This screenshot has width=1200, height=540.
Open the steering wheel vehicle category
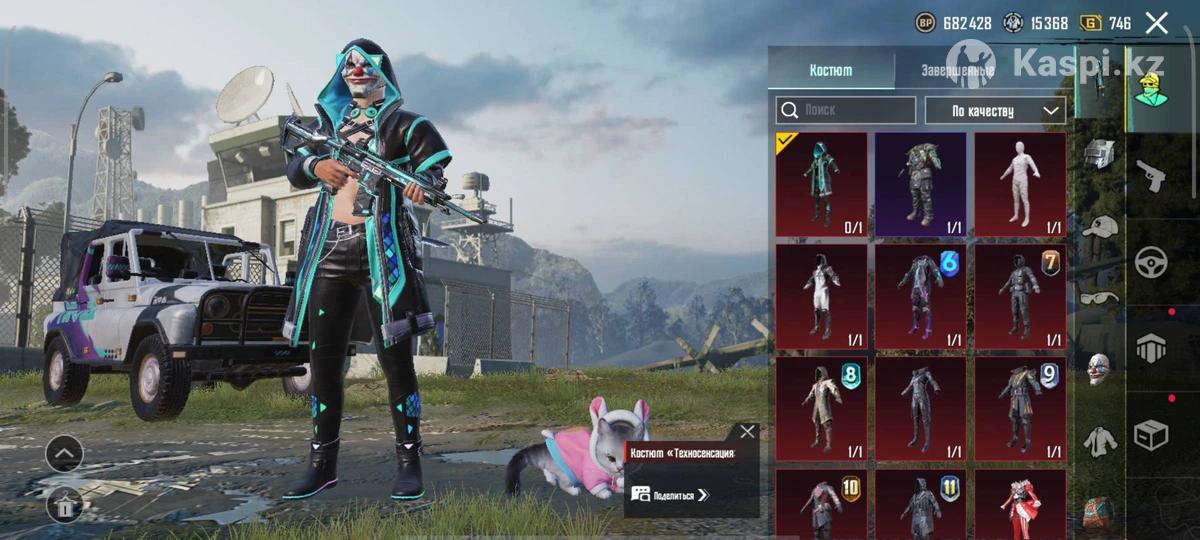pyautogui.click(x=1152, y=263)
